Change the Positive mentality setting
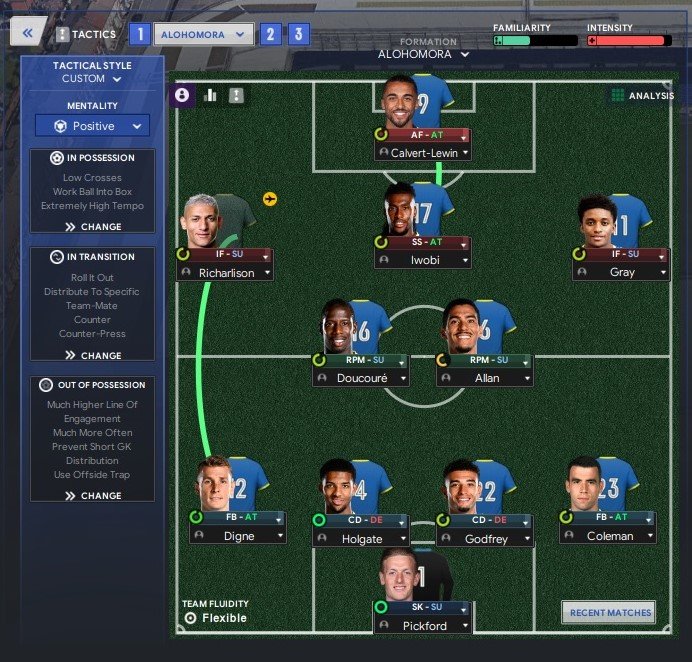 pyautogui.click(x=92, y=126)
